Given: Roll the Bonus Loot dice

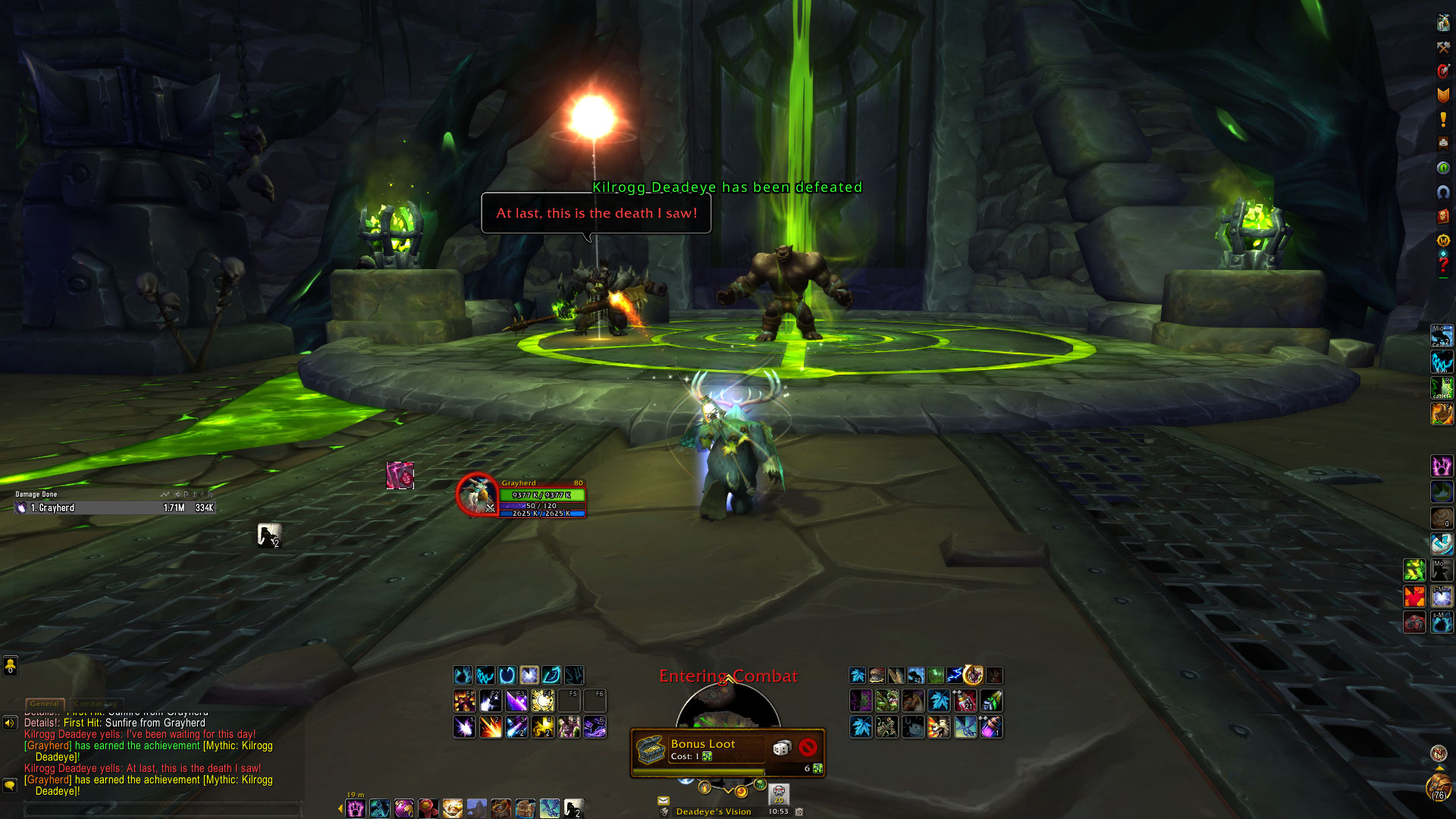Looking at the screenshot, I should pyautogui.click(x=781, y=748).
